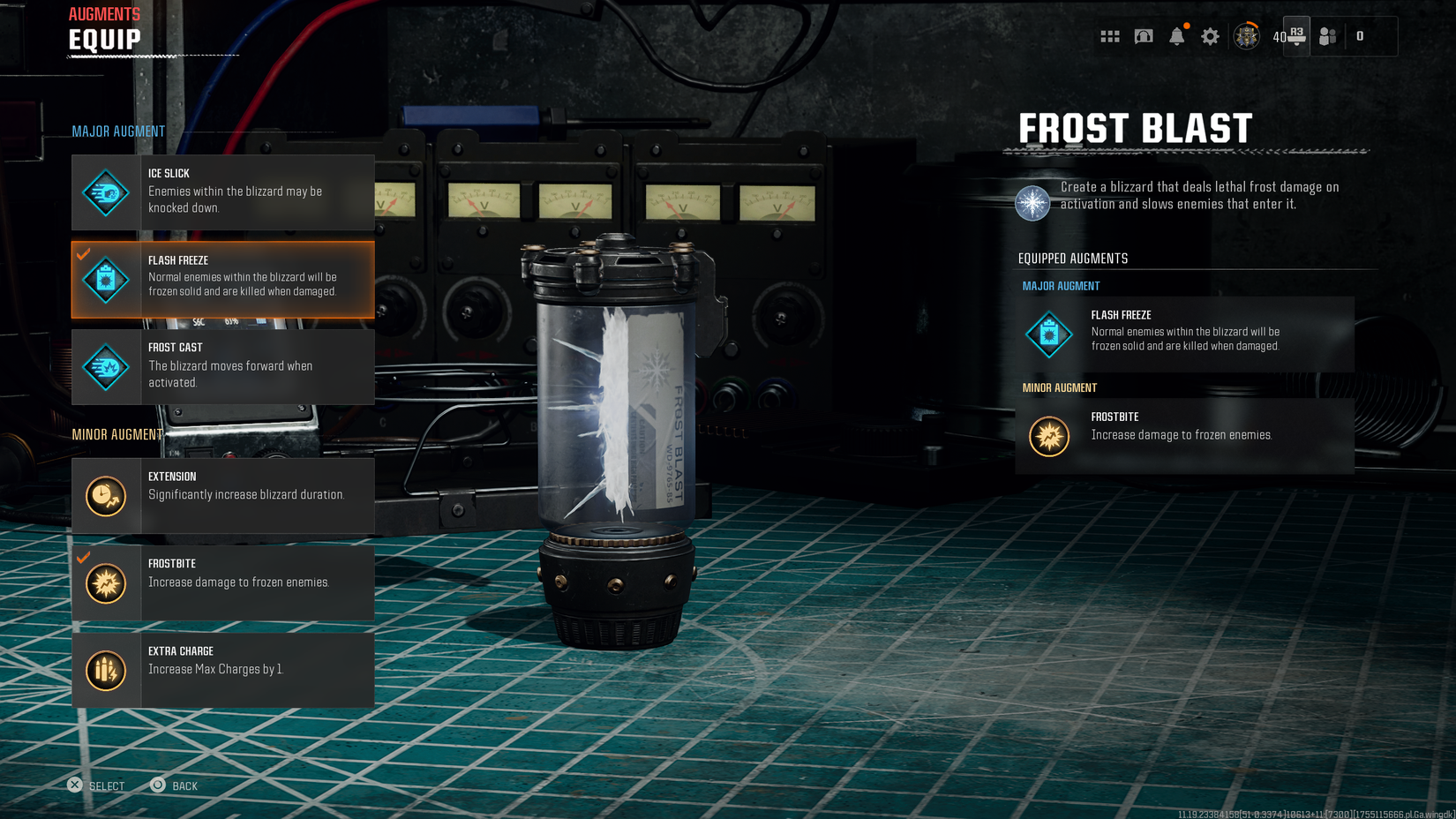Click the R3 prompt beside your avatar
The image size is (1456, 819).
click(1296, 36)
